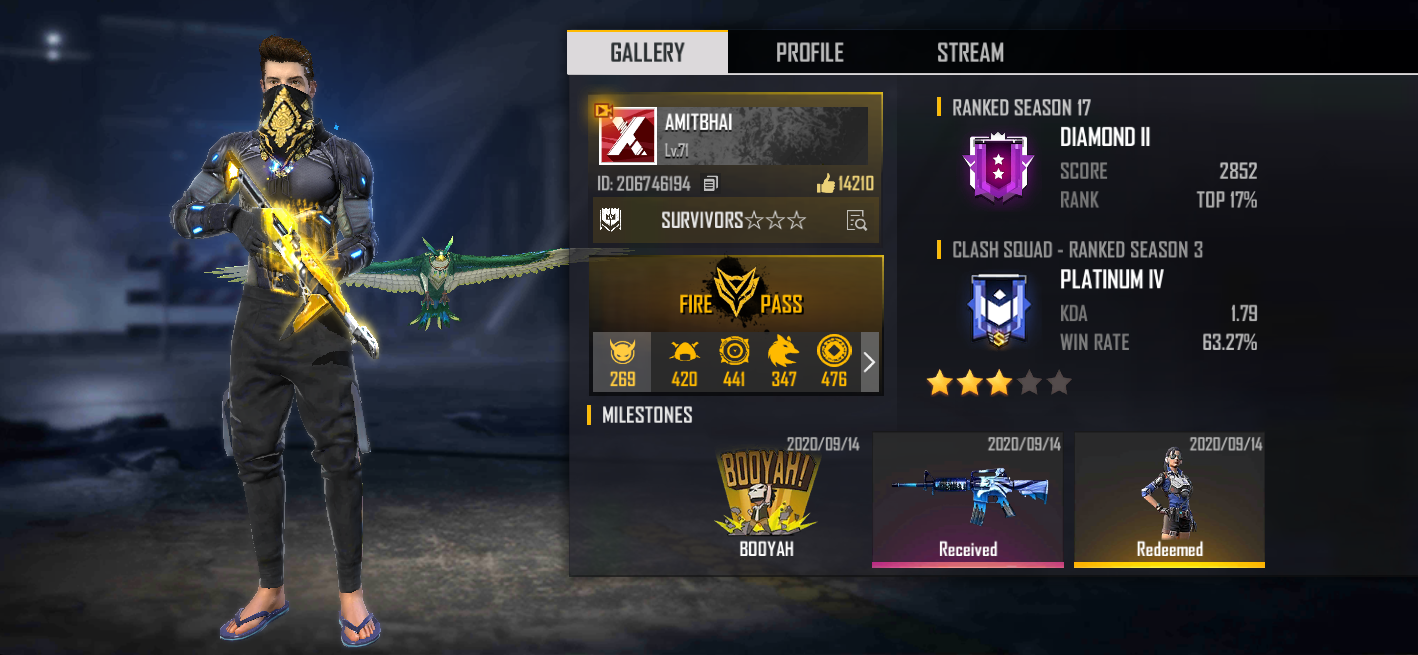Viewport: 1418px width, 655px height.
Task: Pick the Fire Pass badge showing 347
Action: coord(784,362)
